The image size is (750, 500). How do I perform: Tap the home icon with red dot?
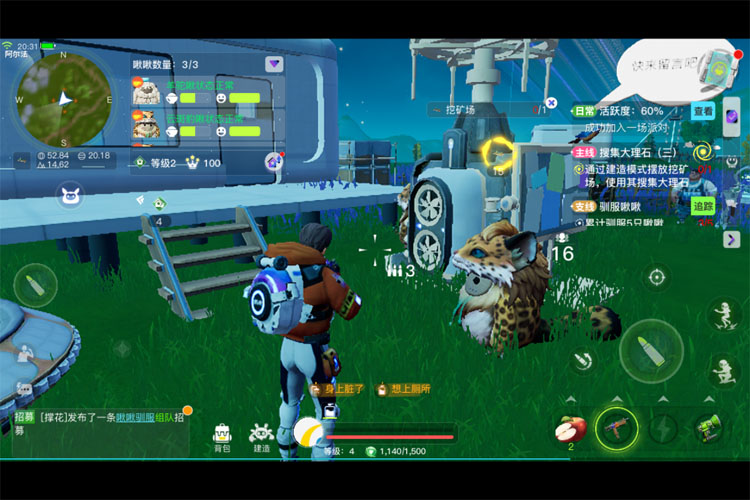pyautogui.click(x=273, y=162)
